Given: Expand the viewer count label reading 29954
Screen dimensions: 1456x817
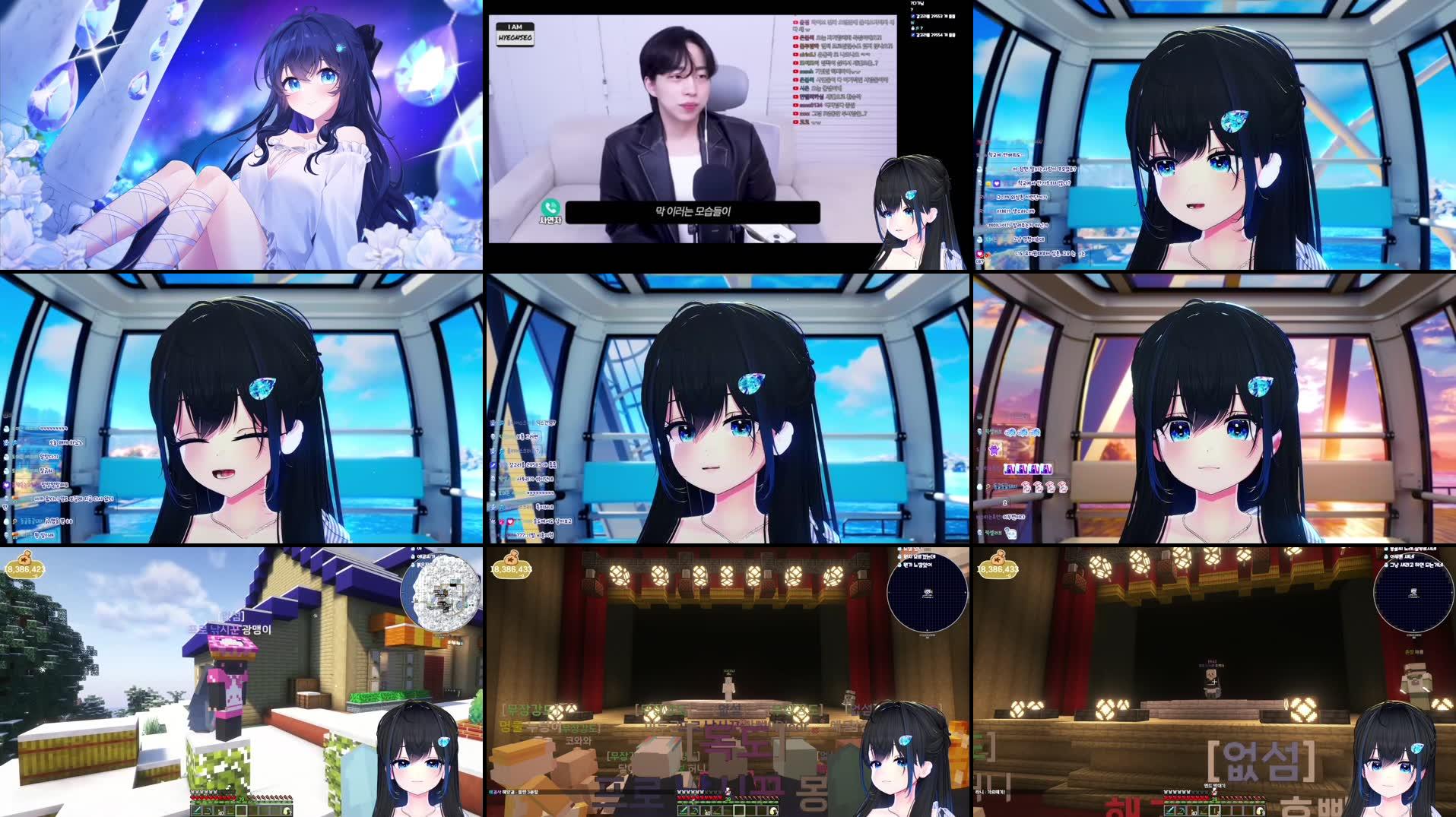Looking at the screenshot, I should pyautogui.click(x=937, y=35).
